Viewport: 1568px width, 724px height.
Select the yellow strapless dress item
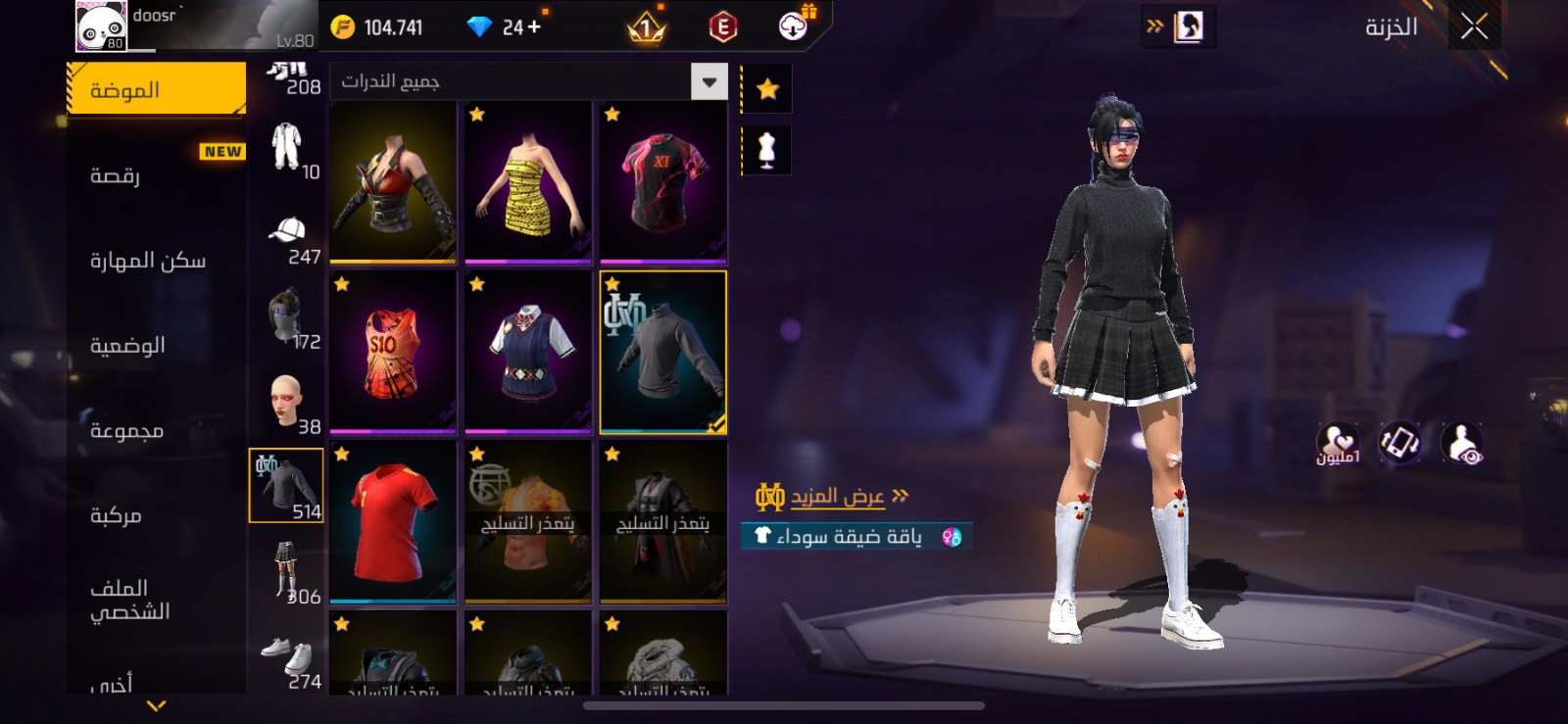click(x=528, y=182)
